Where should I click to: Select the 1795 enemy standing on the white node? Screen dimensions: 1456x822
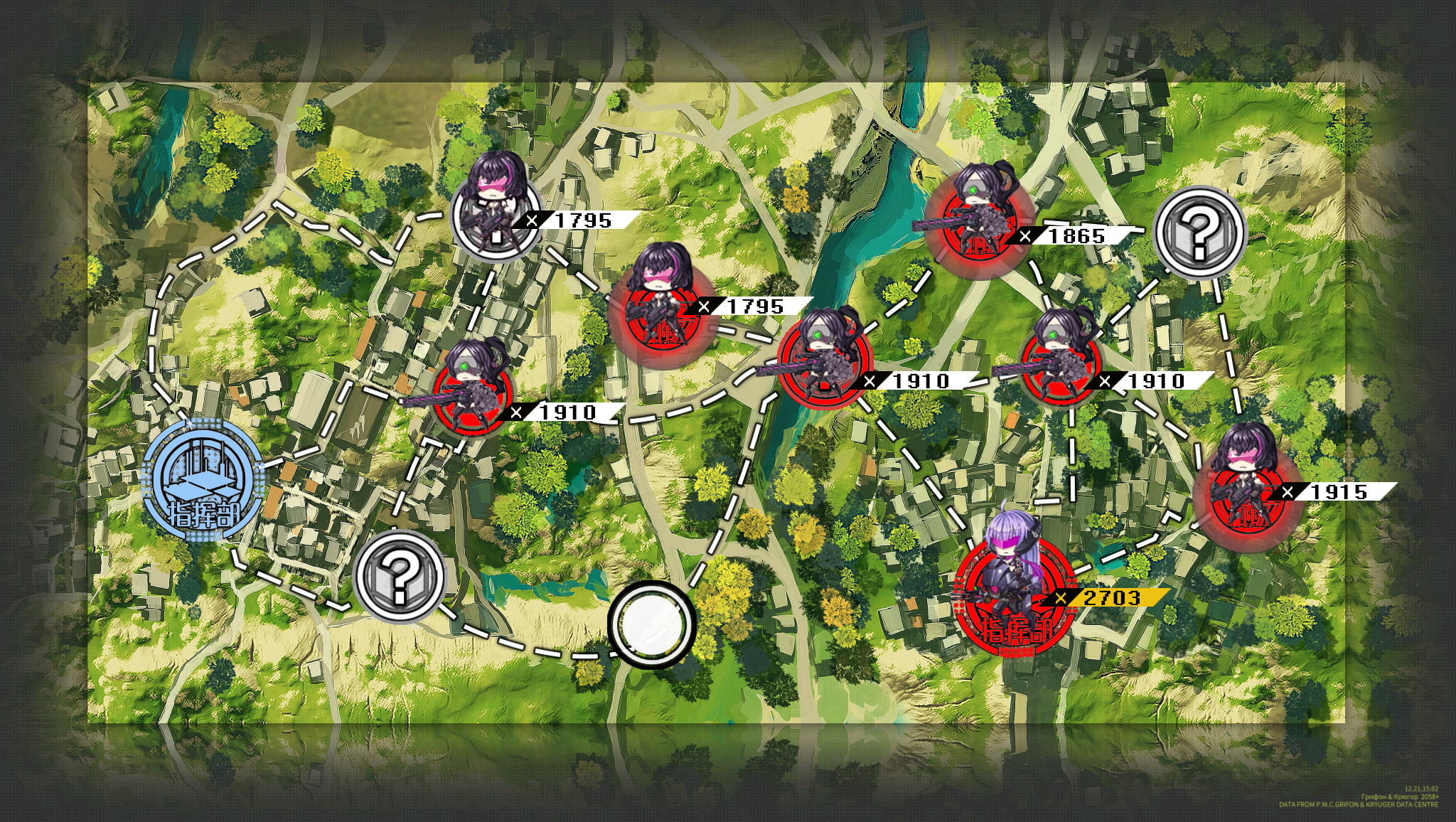(495, 213)
